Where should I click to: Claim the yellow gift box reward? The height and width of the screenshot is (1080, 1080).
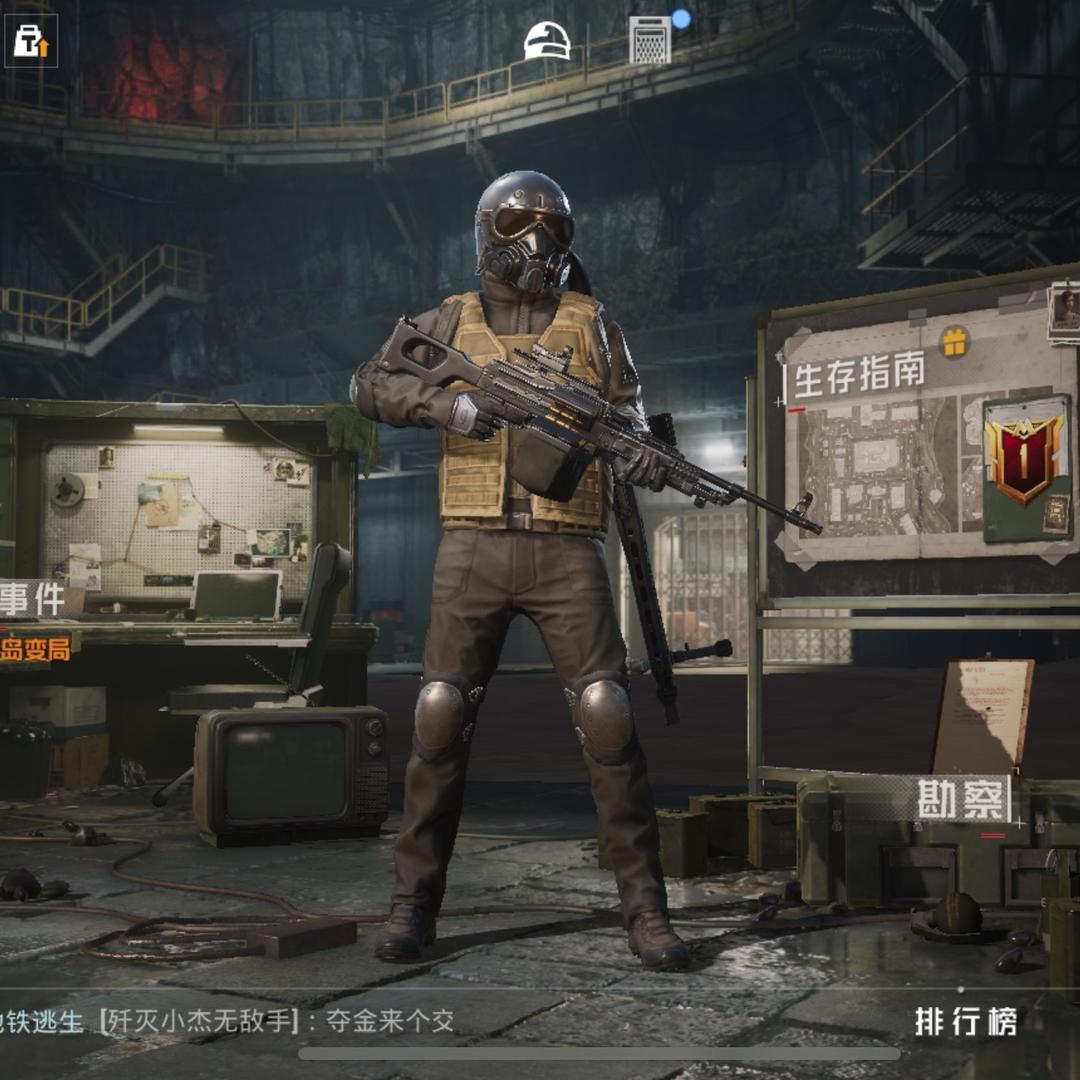[955, 343]
